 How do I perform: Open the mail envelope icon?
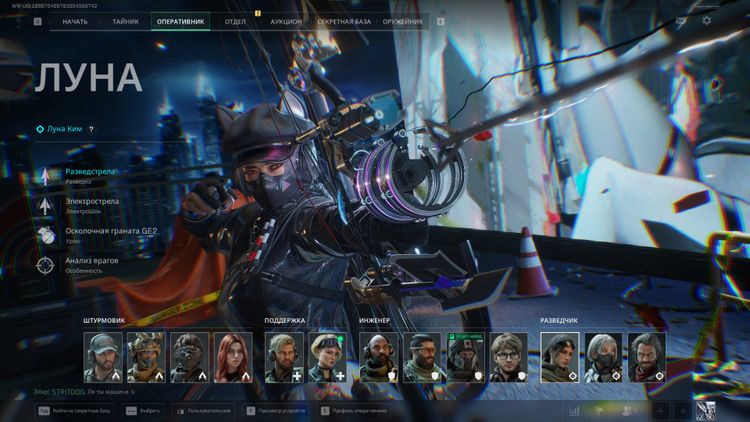[681, 20]
